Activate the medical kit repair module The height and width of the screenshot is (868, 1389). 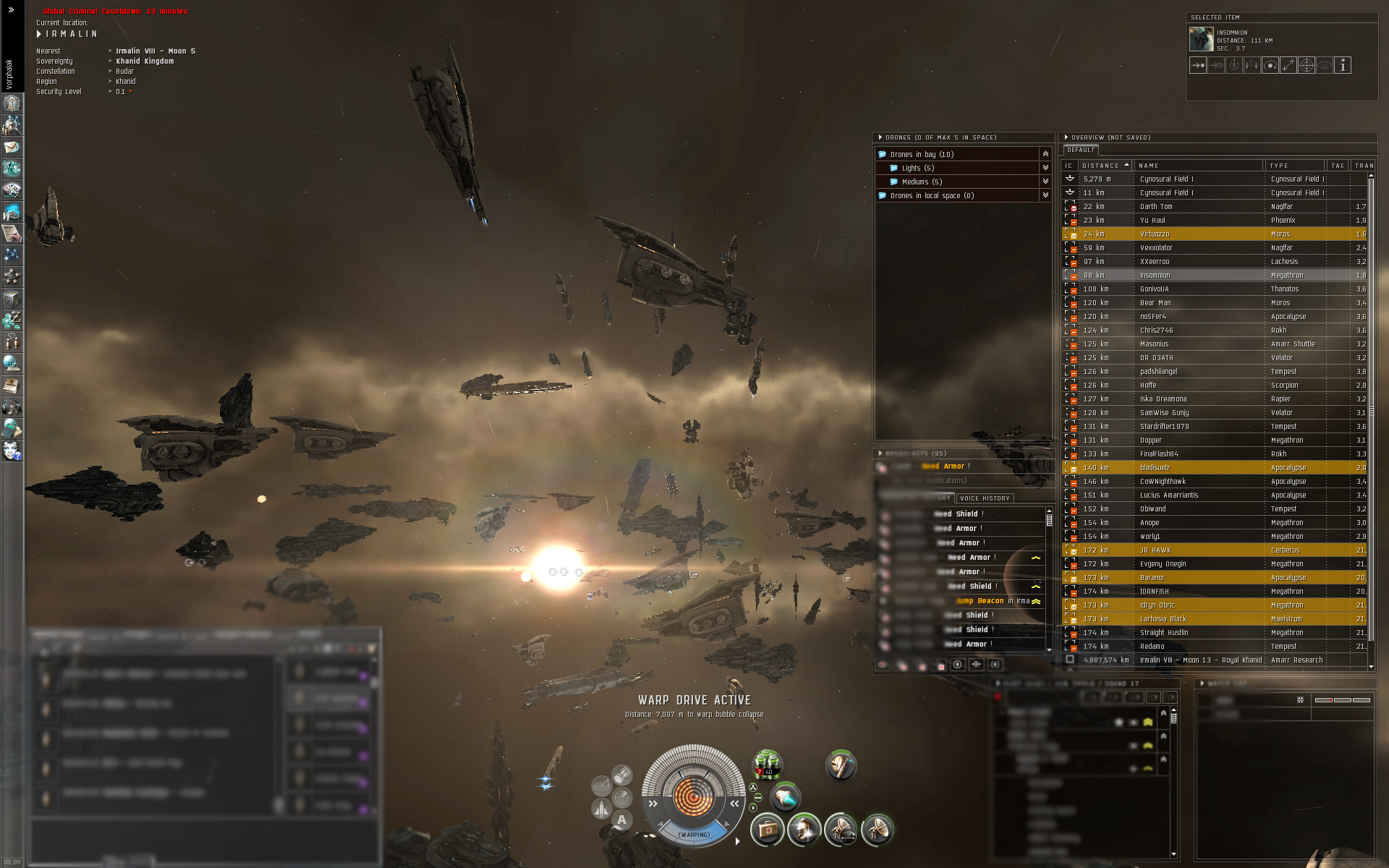point(768,829)
